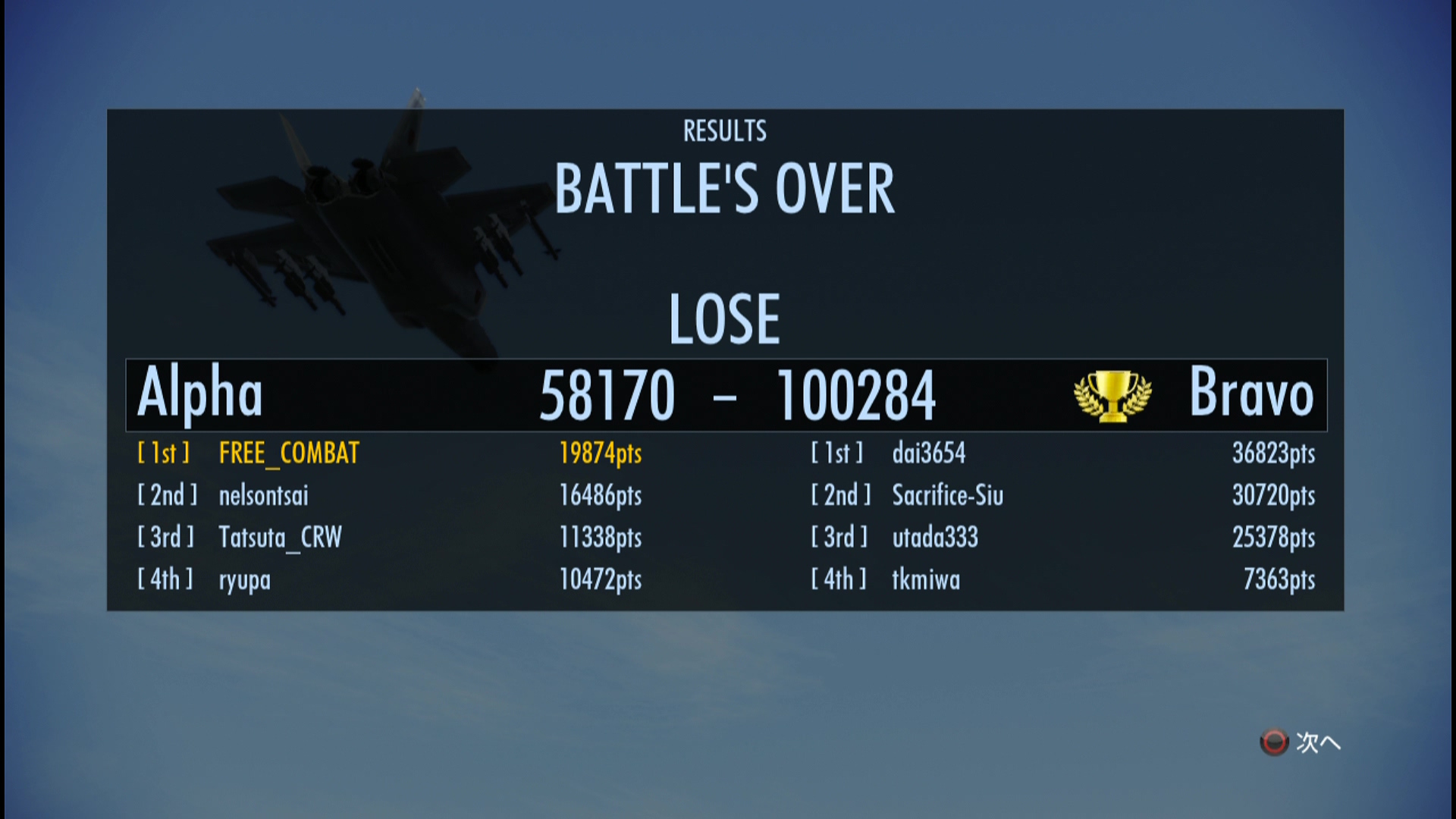Select player FREE_COMBAT in the Alpha list

tap(289, 453)
